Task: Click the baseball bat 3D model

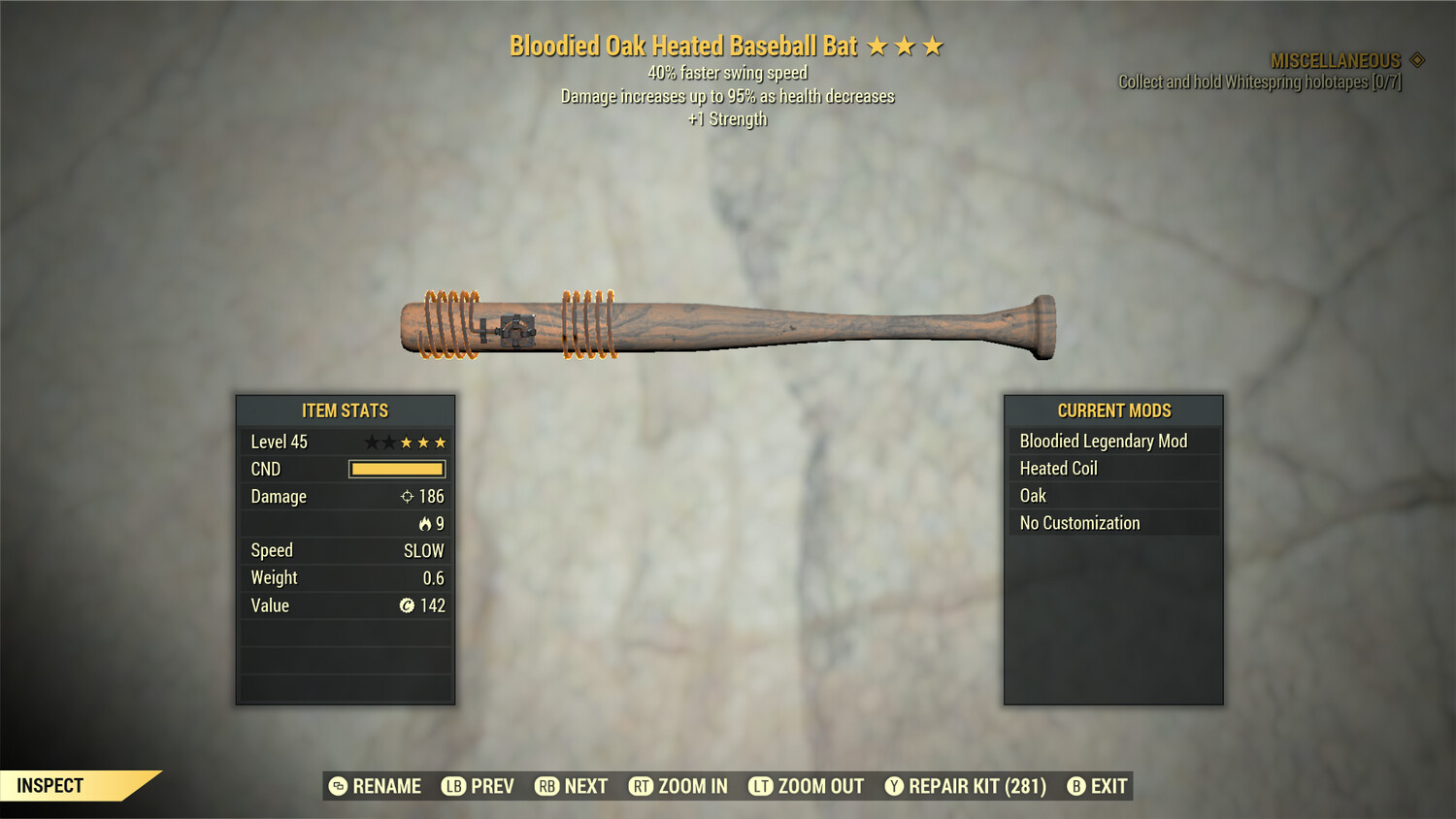Action: click(728, 327)
